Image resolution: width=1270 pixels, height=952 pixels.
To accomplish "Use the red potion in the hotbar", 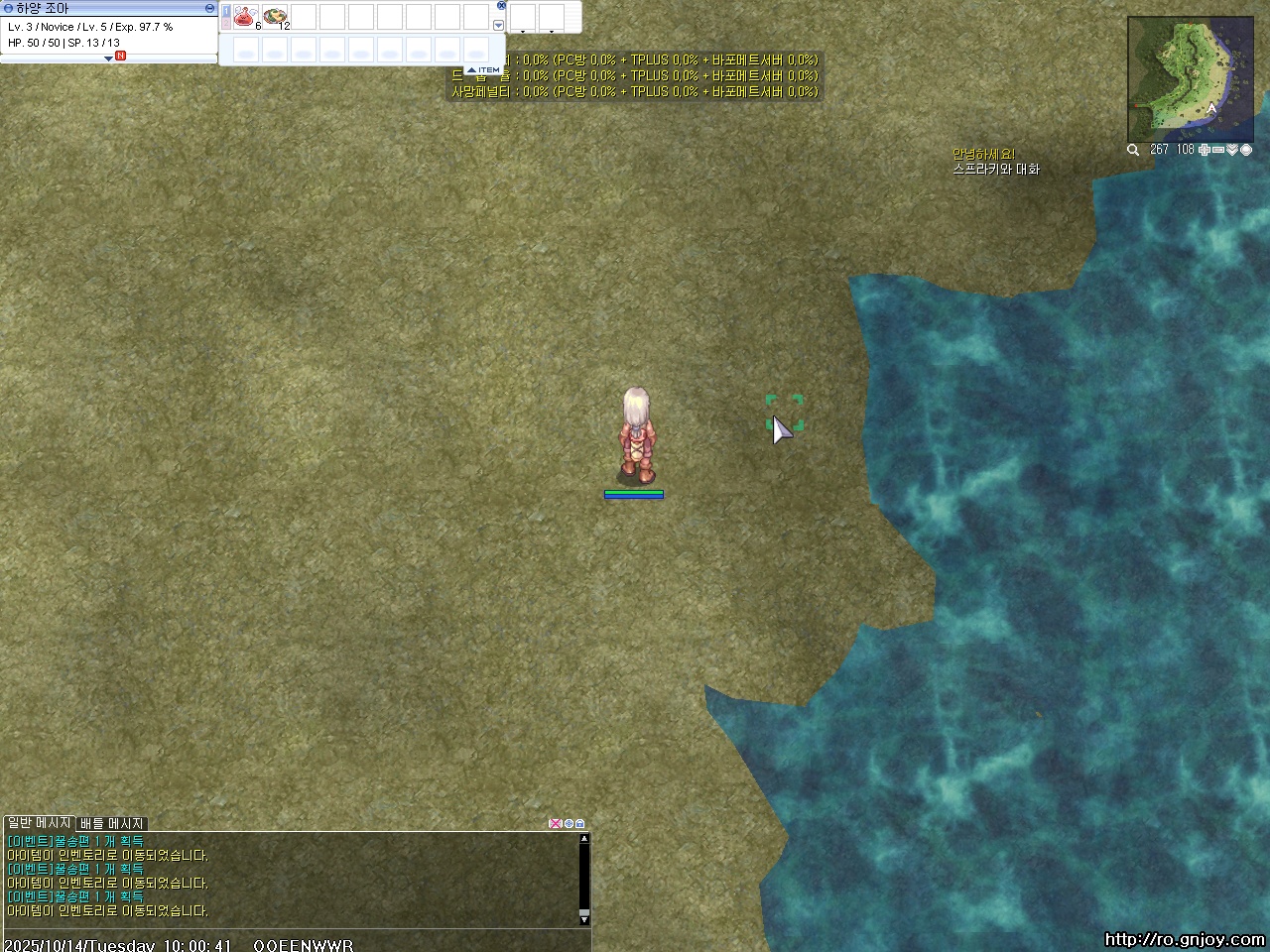I will point(244,17).
